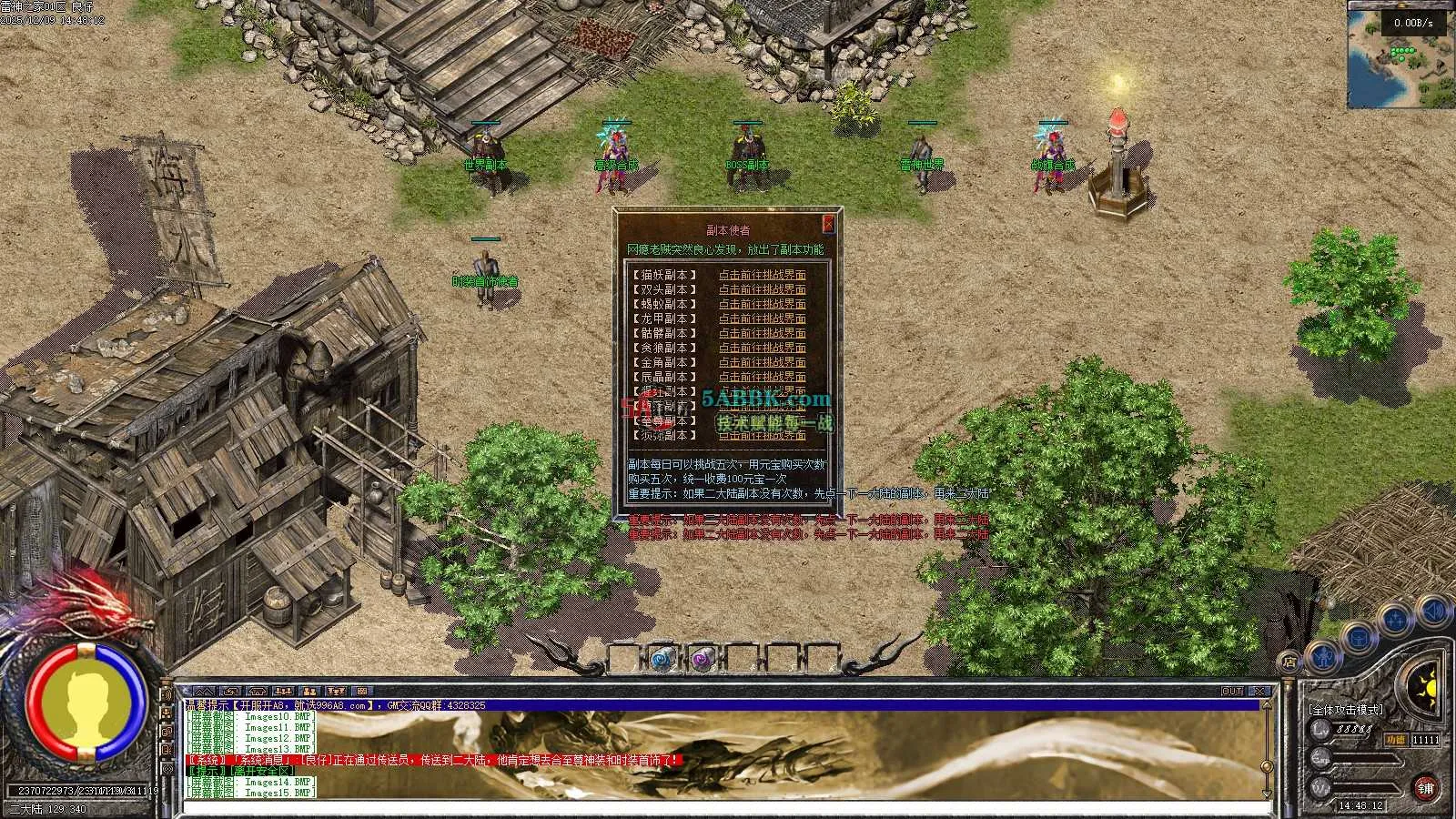Toggle the sound speaker icon
This screenshot has width=1456, height=819.
[x=1433, y=611]
